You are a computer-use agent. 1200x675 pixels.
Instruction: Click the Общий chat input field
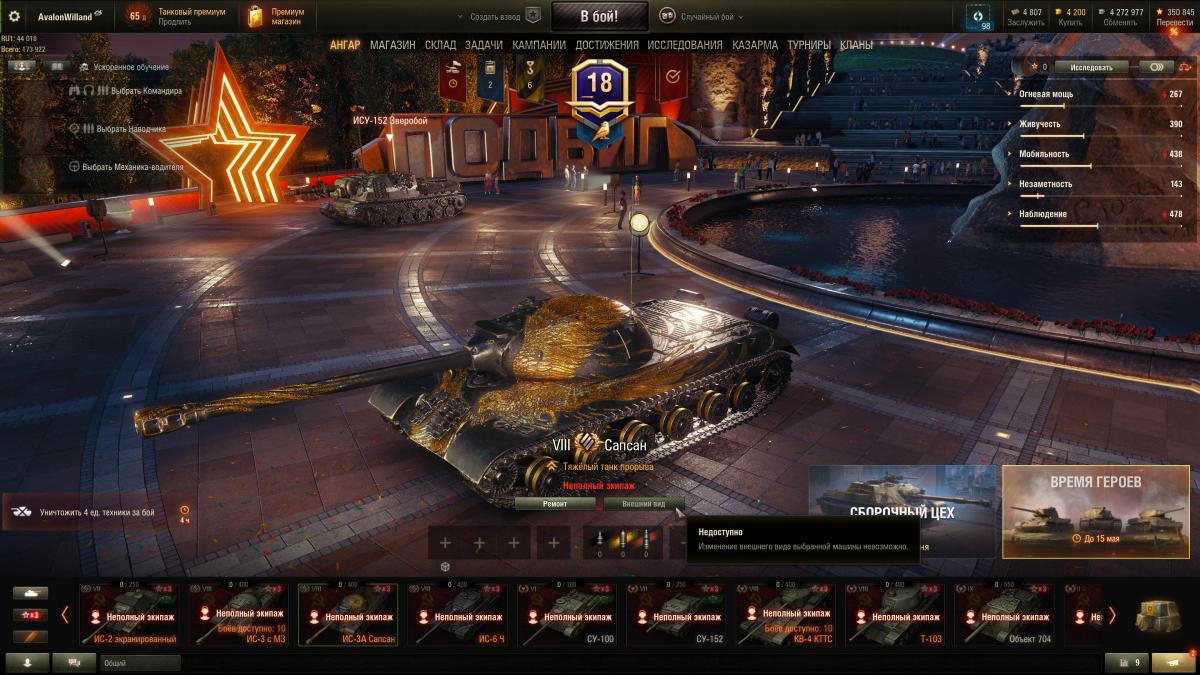click(x=140, y=662)
